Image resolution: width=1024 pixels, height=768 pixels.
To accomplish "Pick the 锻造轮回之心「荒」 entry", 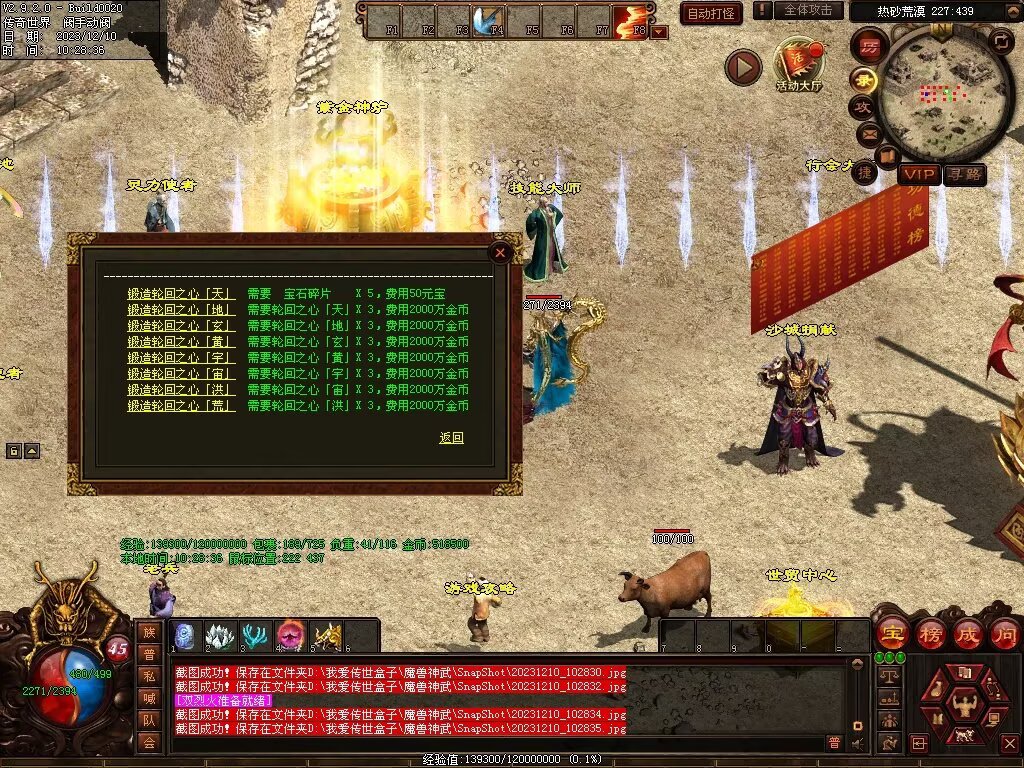I will [181, 406].
